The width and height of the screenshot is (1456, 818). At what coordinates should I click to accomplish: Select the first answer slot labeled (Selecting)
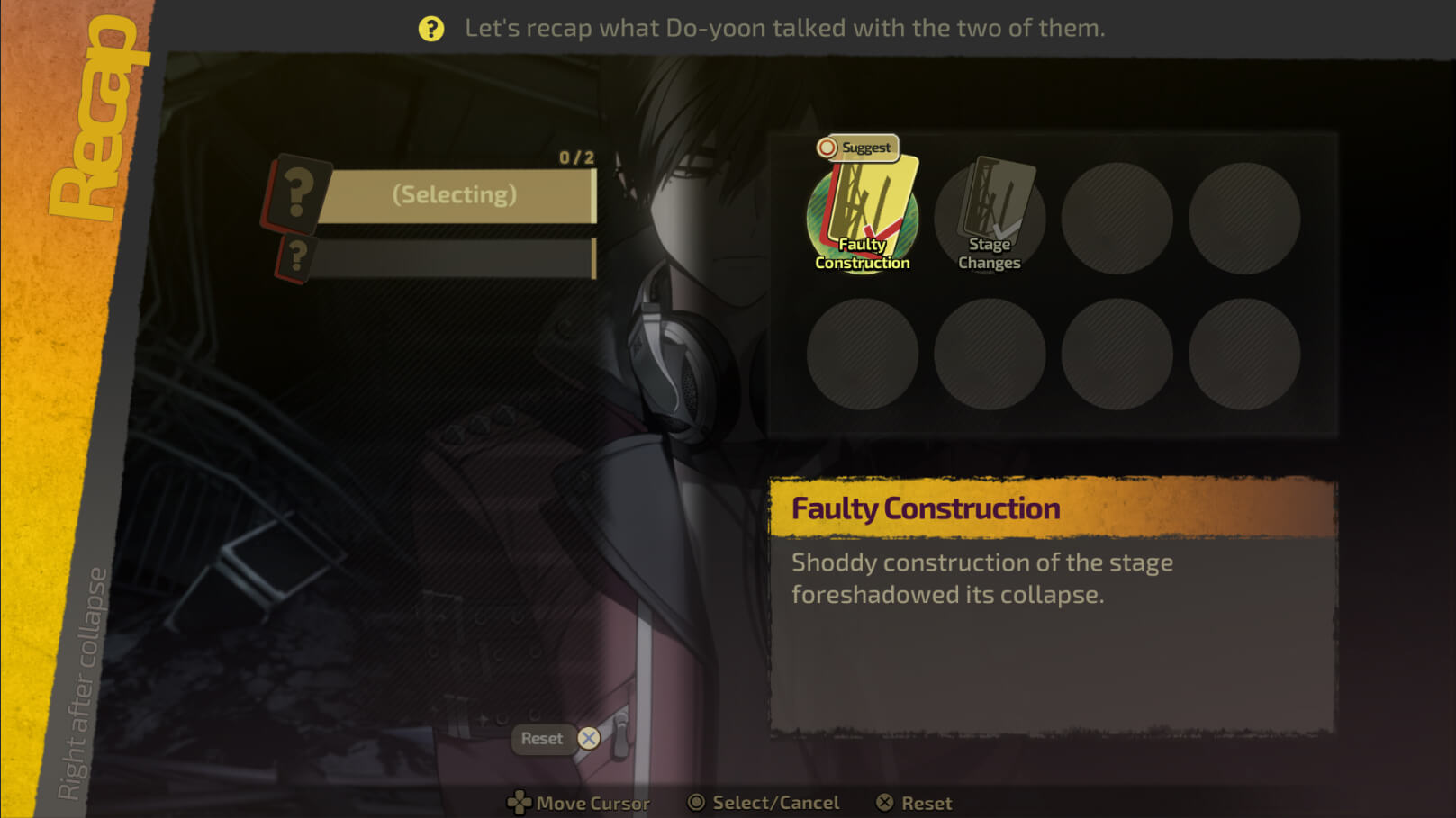[455, 195]
